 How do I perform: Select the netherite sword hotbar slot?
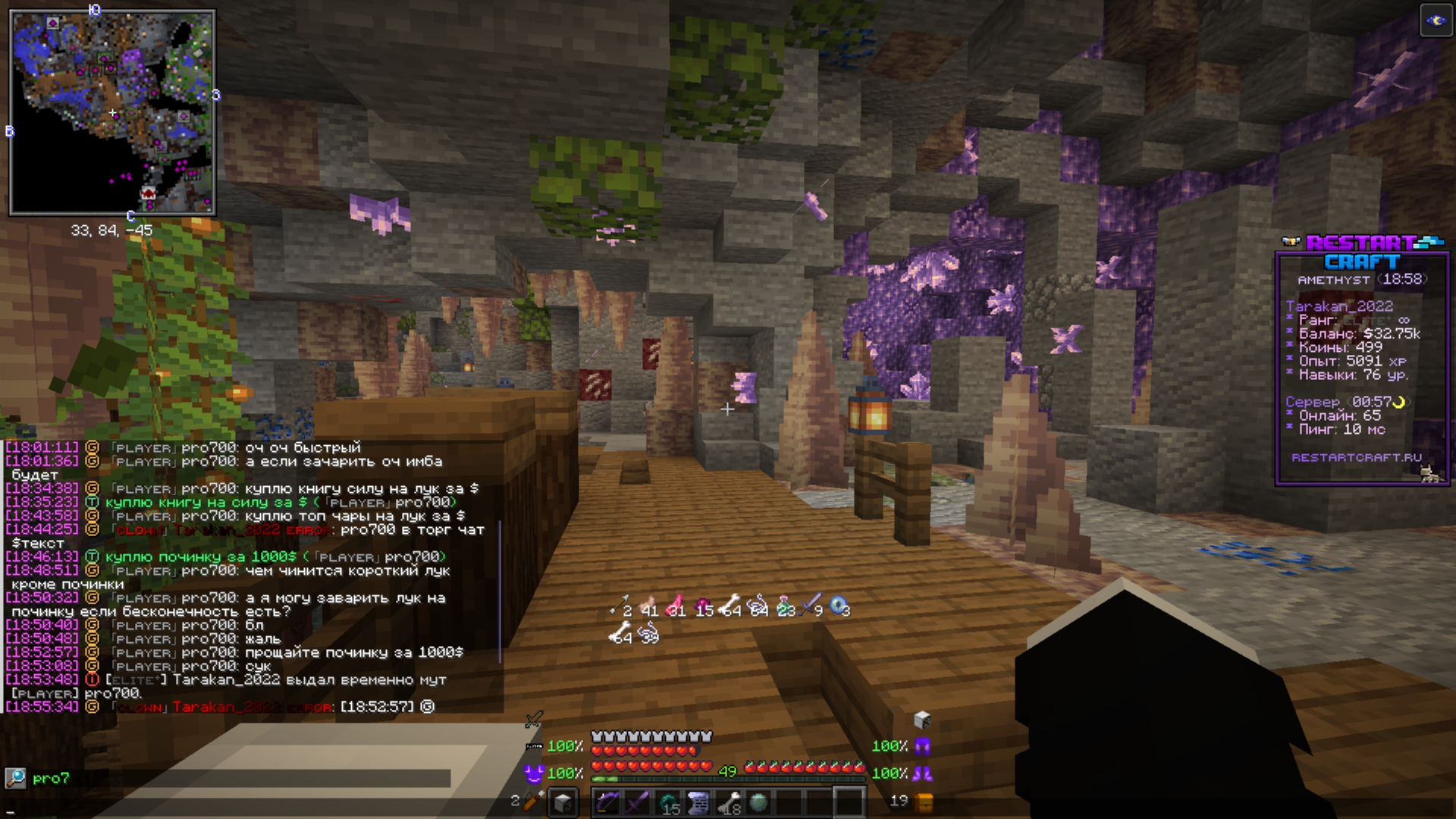[x=638, y=802]
